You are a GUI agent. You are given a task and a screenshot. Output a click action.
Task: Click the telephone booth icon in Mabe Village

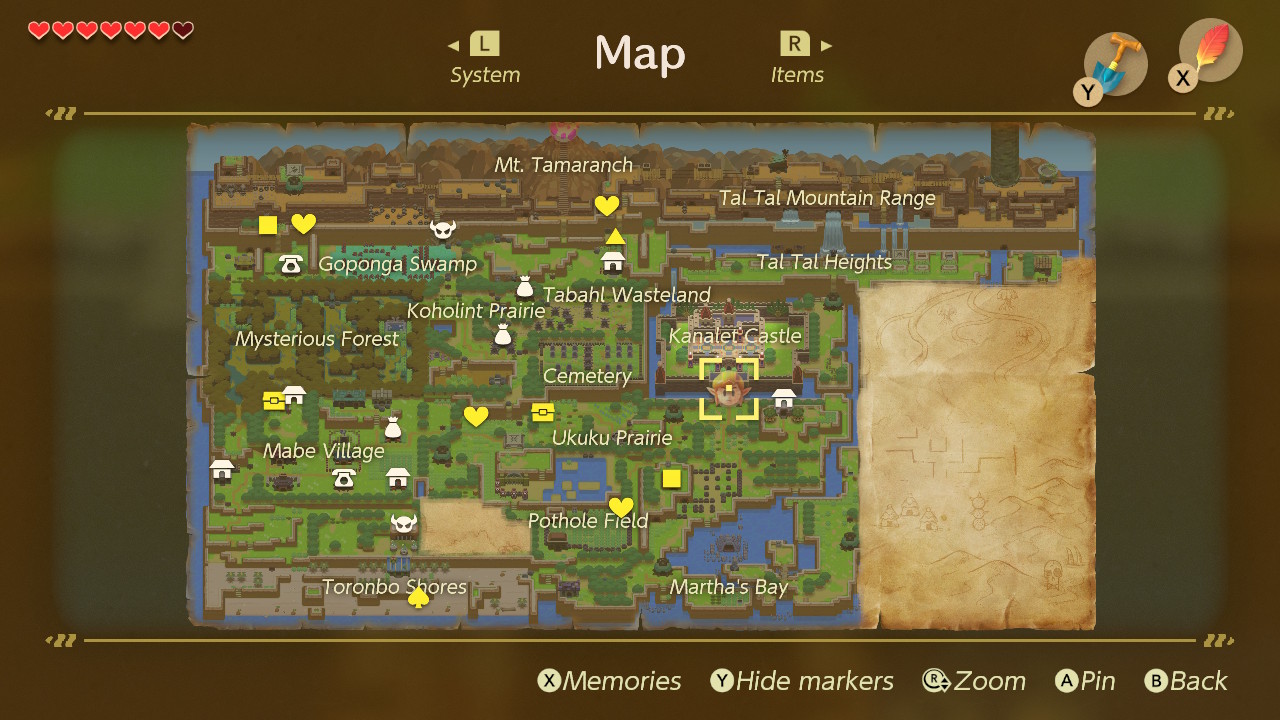click(x=343, y=480)
